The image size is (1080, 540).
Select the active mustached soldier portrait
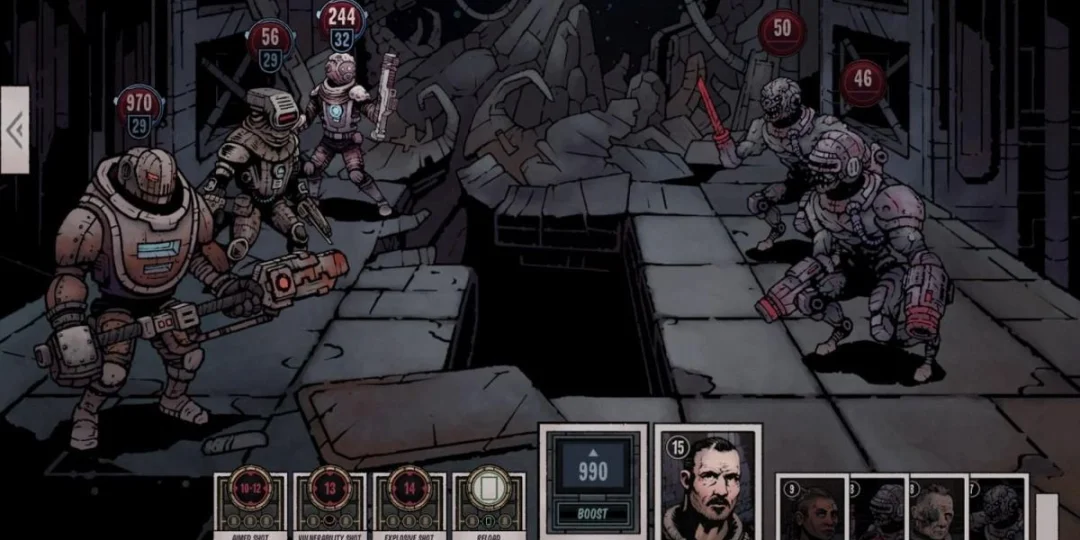click(x=708, y=486)
